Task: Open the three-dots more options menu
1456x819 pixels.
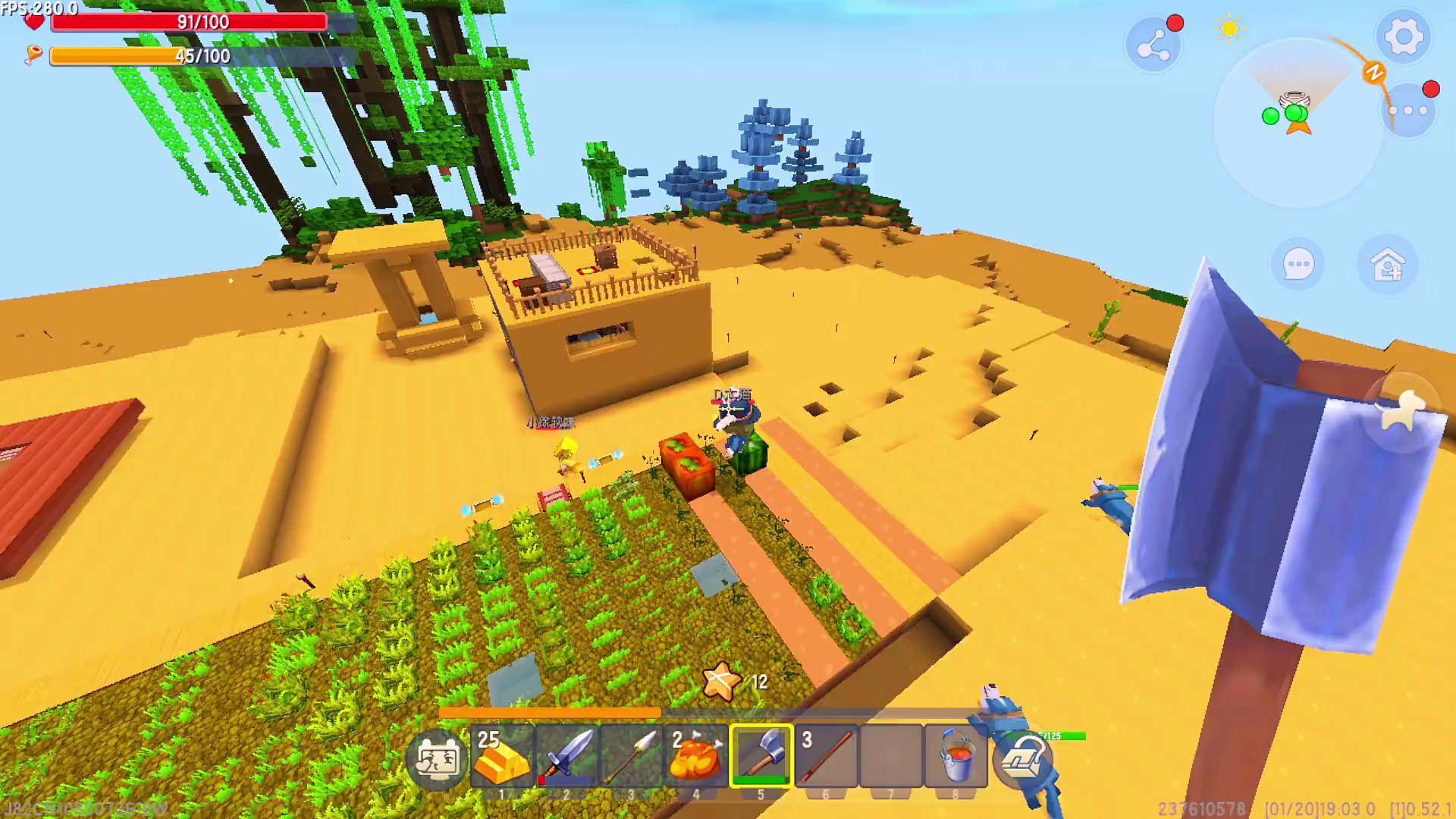Action: (x=1408, y=111)
